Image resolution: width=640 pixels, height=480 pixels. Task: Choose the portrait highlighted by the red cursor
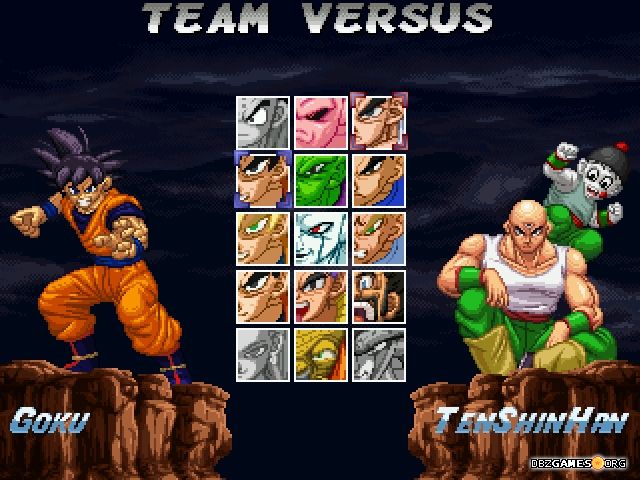(x=379, y=122)
